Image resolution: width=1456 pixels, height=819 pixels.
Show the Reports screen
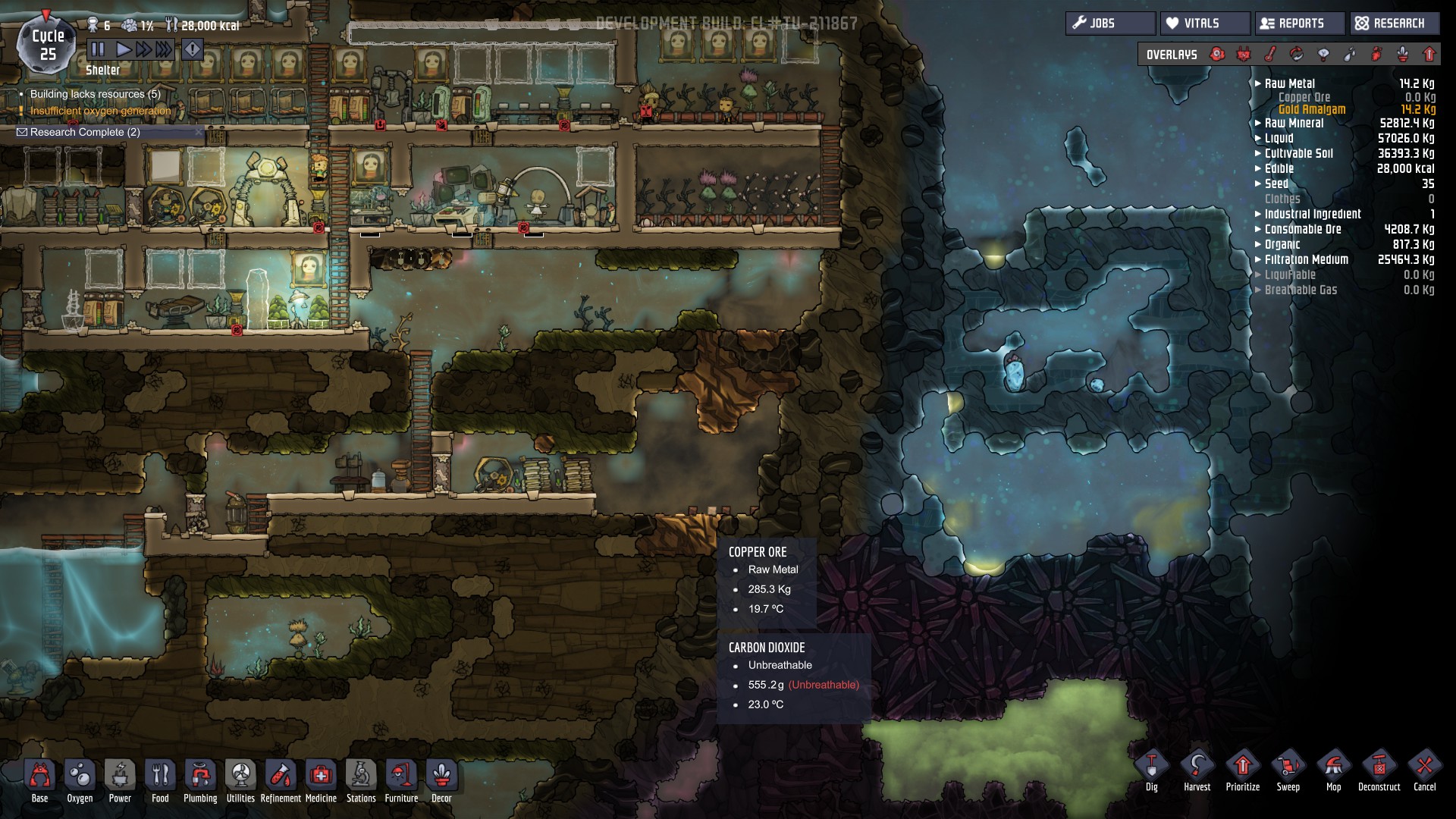pos(1299,24)
